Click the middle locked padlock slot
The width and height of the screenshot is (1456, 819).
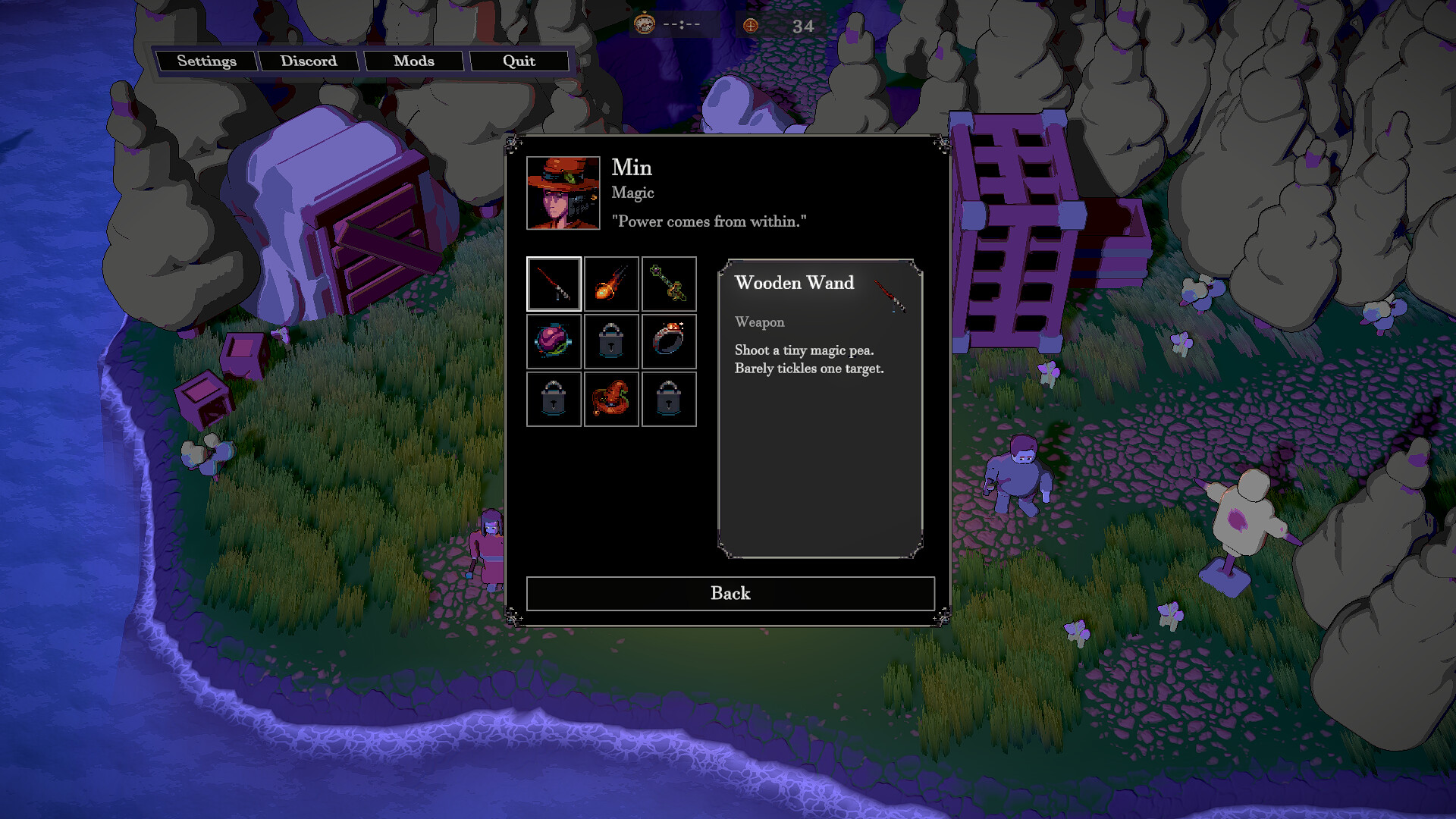611,341
